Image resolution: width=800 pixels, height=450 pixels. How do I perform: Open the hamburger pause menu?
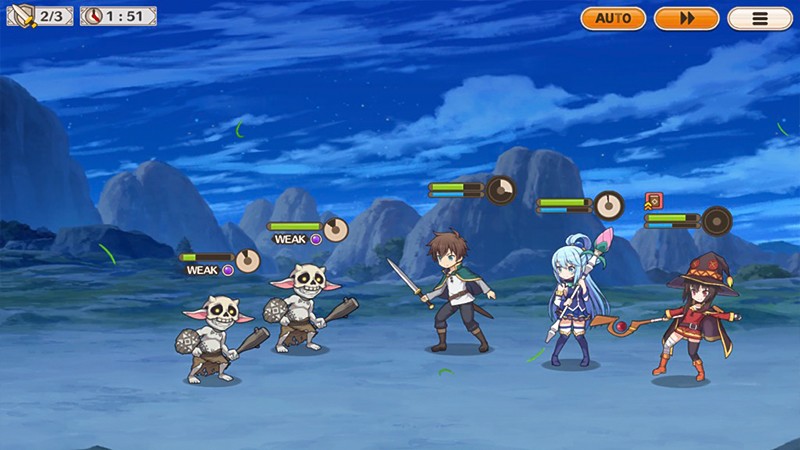pyautogui.click(x=759, y=18)
